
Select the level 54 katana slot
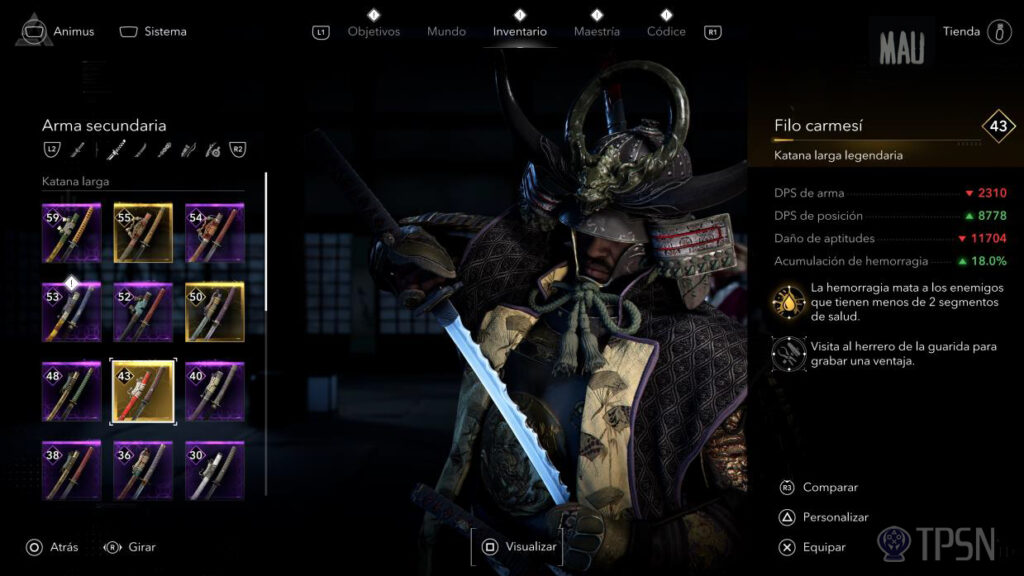click(214, 232)
